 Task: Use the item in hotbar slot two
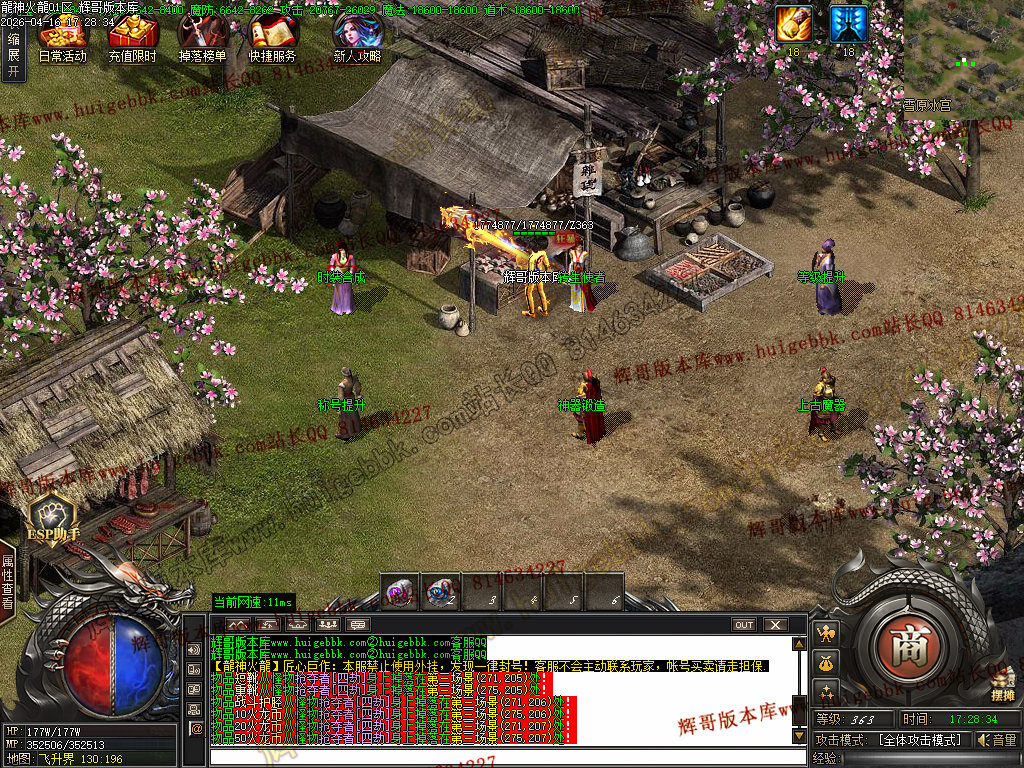pyautogui.click(x=441, y=592)
